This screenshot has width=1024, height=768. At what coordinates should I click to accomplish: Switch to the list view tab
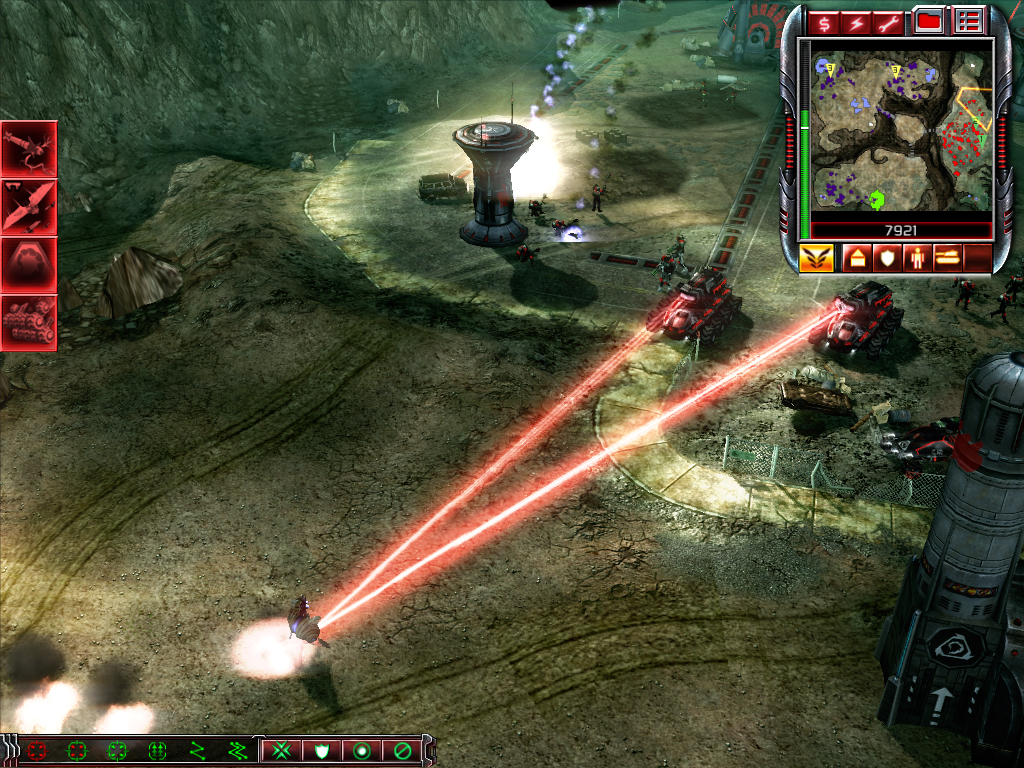(x=968, y=21)
